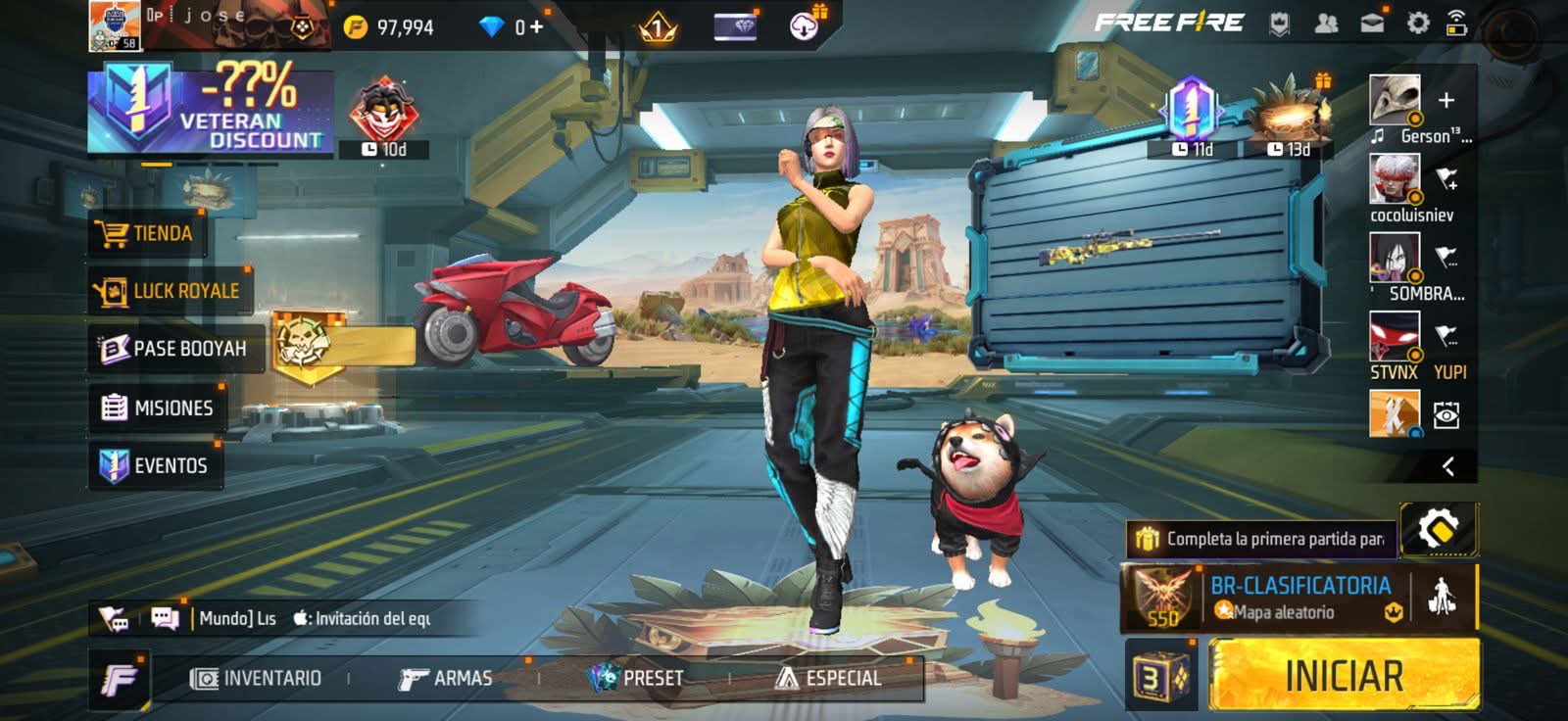Open the Eventos menu
Viewport: 1568px width, 721px height.
tap(155, 465)
